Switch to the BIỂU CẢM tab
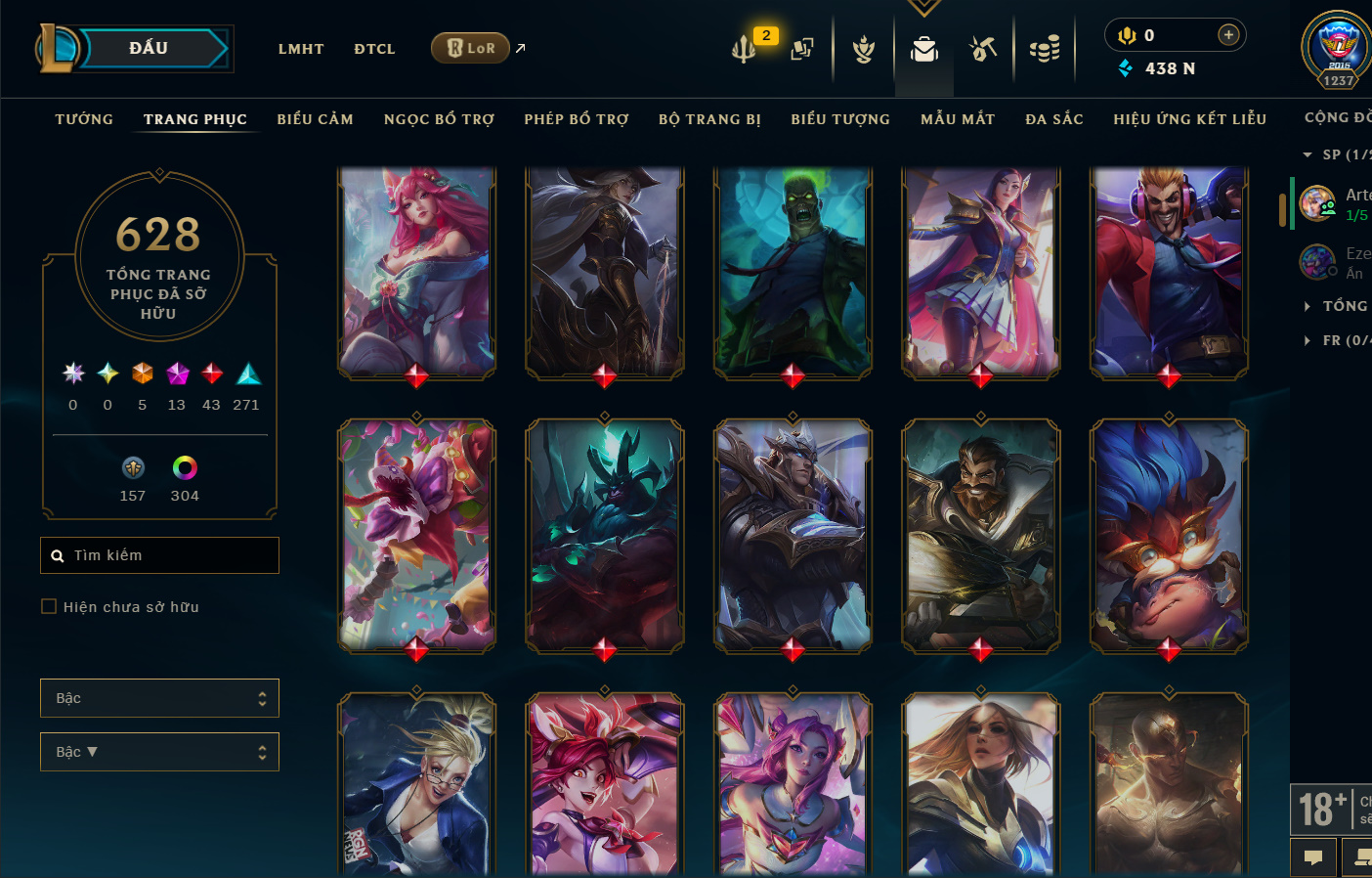 pyautogui.click(x=315, y=119)
